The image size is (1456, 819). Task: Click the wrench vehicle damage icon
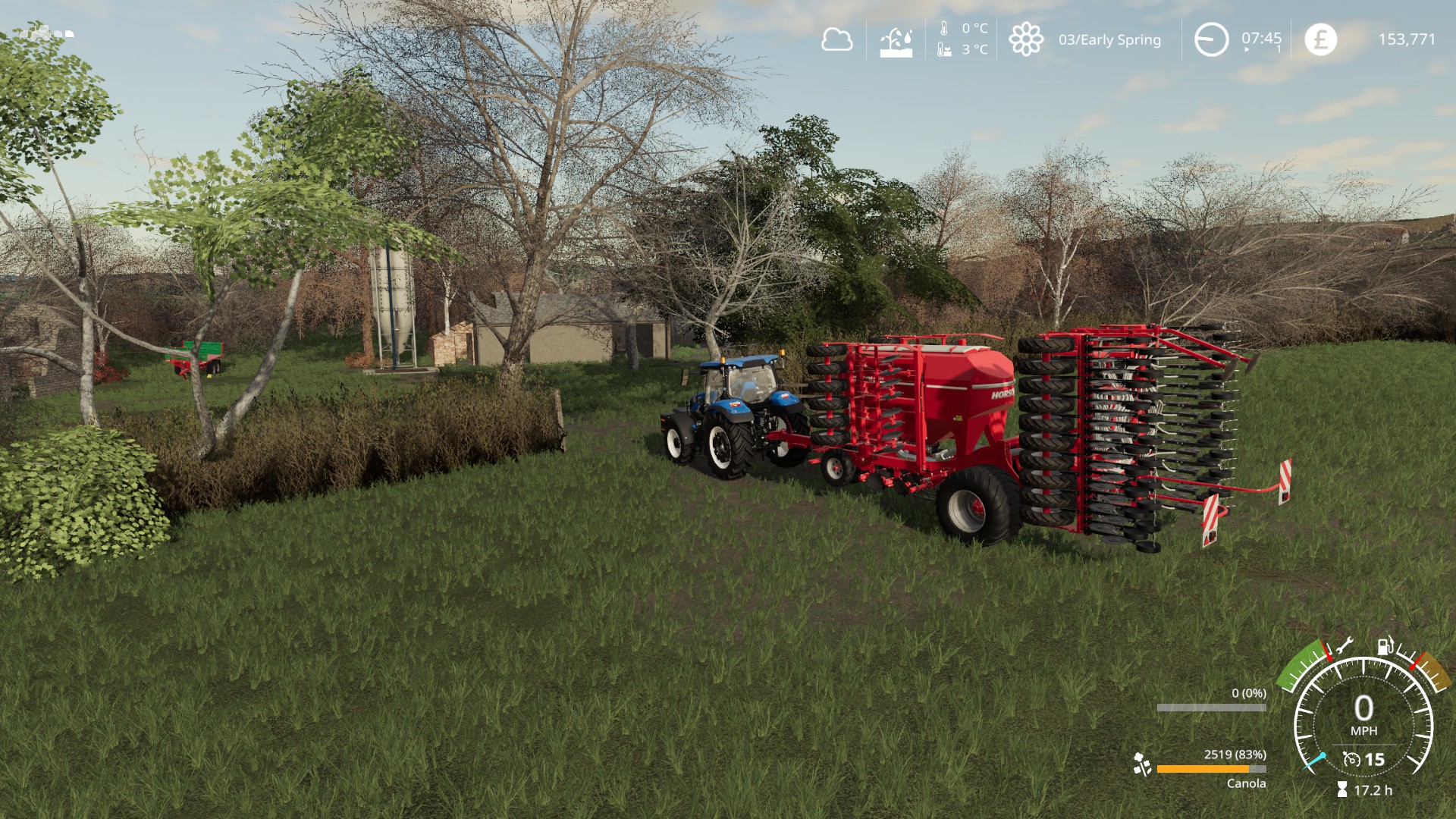tap(1344, 646)
